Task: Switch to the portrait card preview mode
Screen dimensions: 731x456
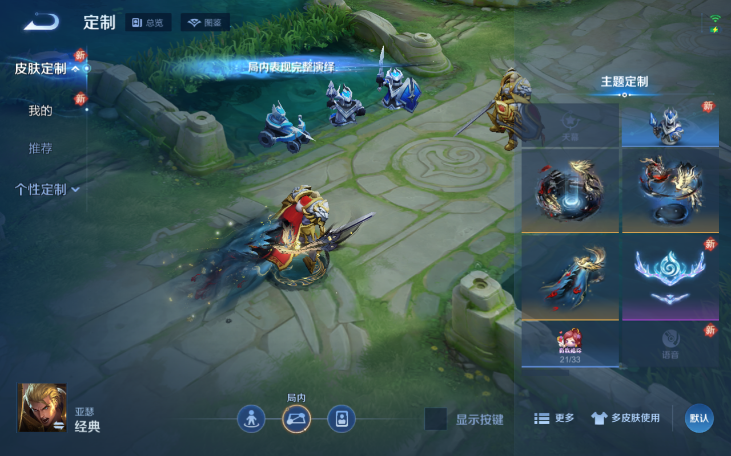Action: tap(341, 419)
